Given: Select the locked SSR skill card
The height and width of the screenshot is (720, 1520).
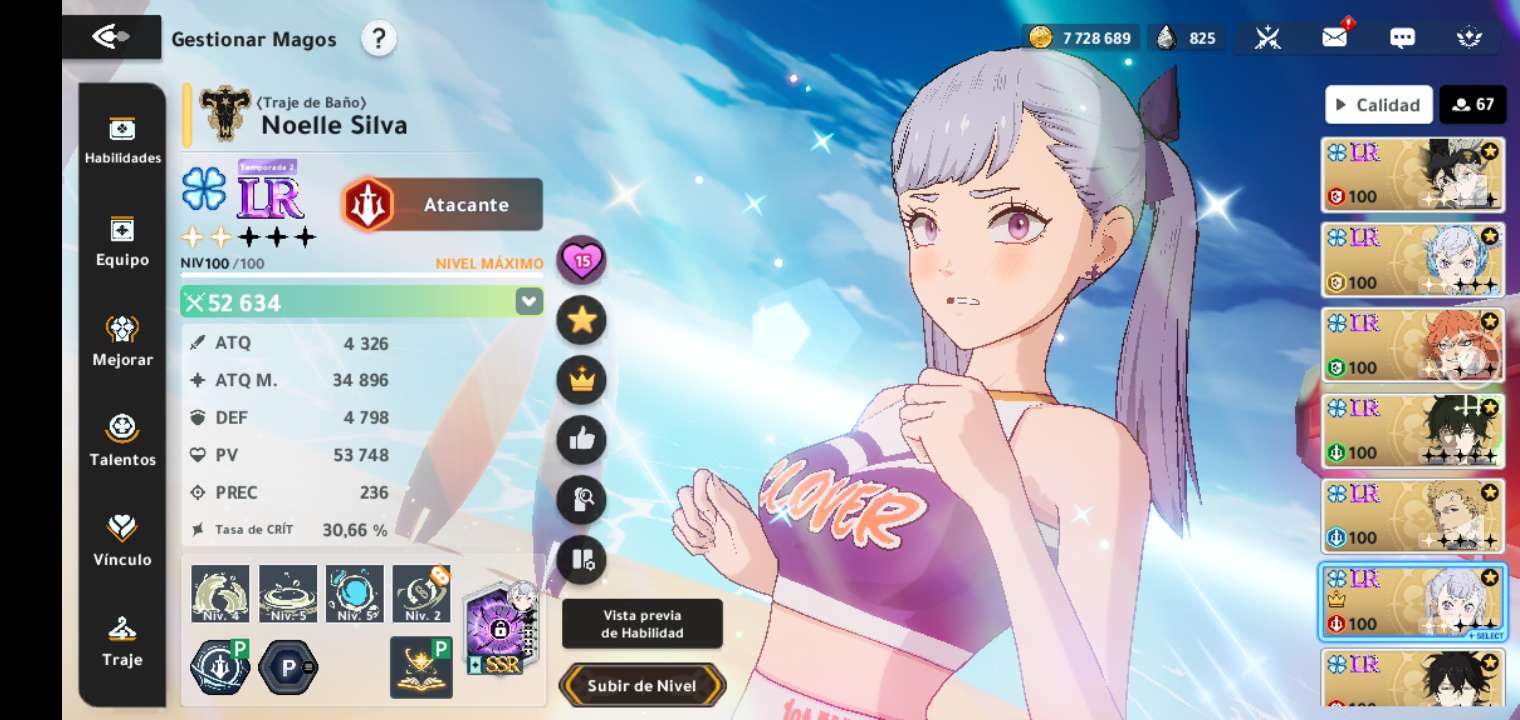Looking at the screenshot, I should pyautogui.click(x=502, y=628).
